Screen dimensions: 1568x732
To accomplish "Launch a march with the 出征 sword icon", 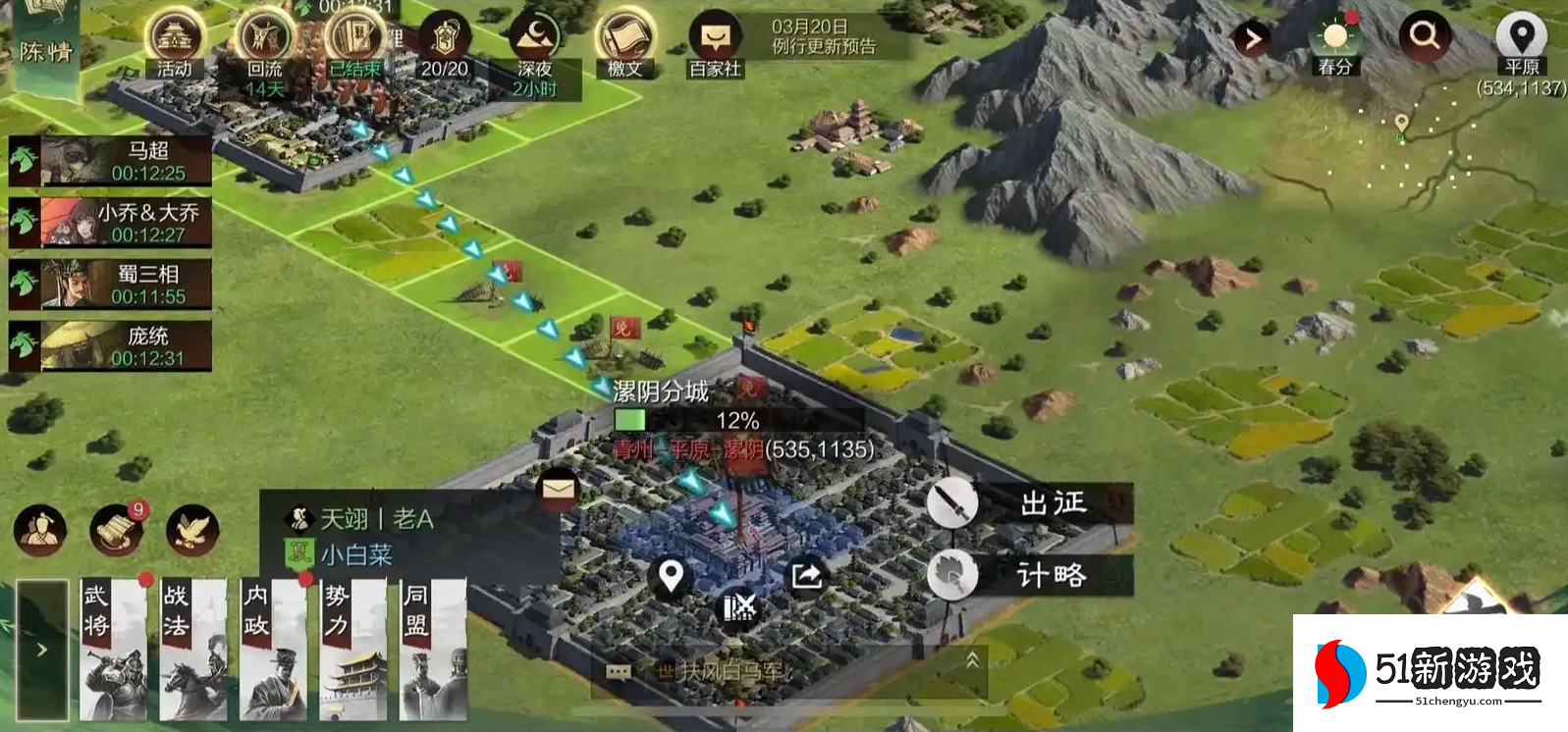I will point(950,502).
